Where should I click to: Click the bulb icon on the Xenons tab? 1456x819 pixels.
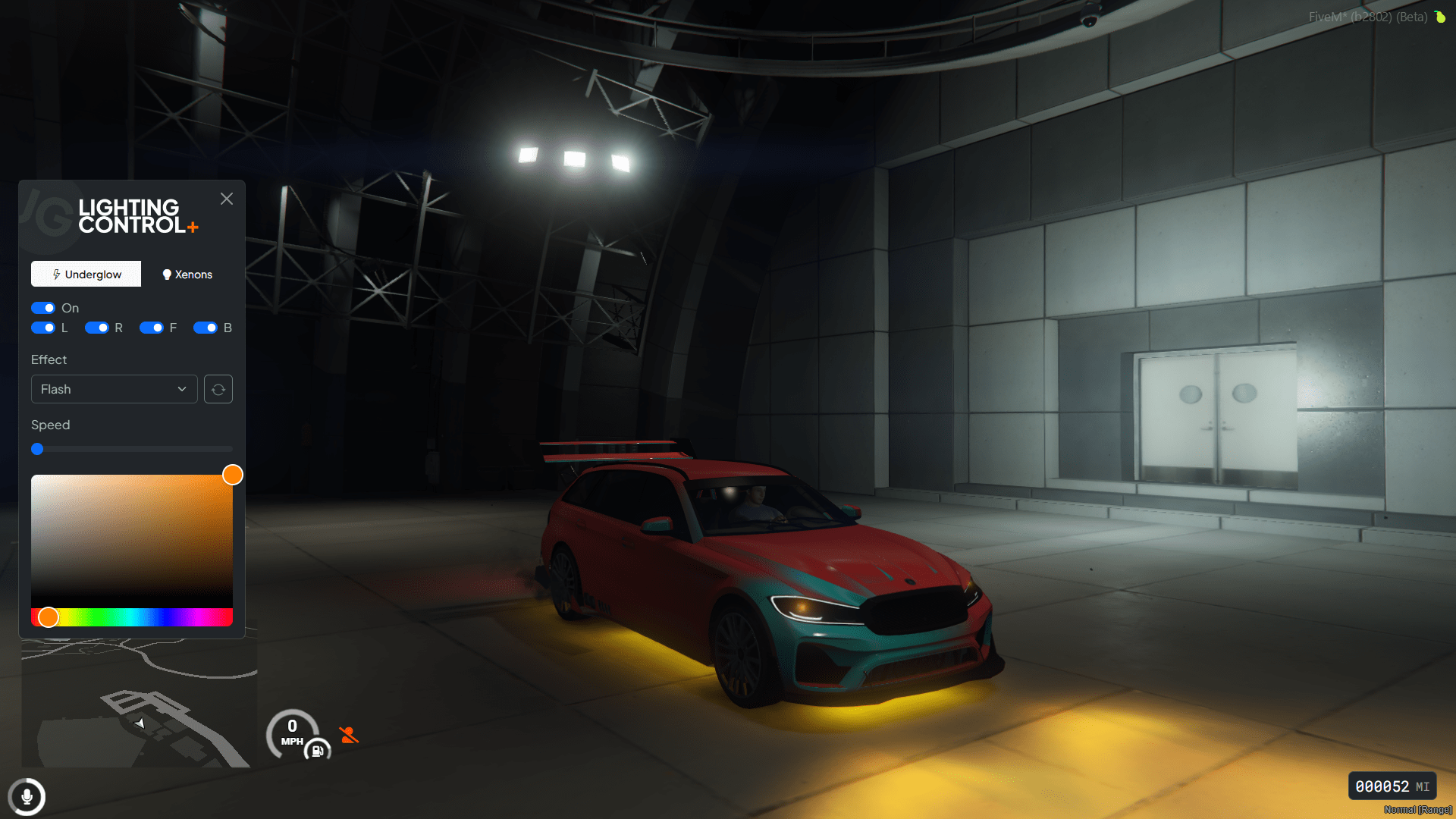pyautogui.click(x=168, y=275)
